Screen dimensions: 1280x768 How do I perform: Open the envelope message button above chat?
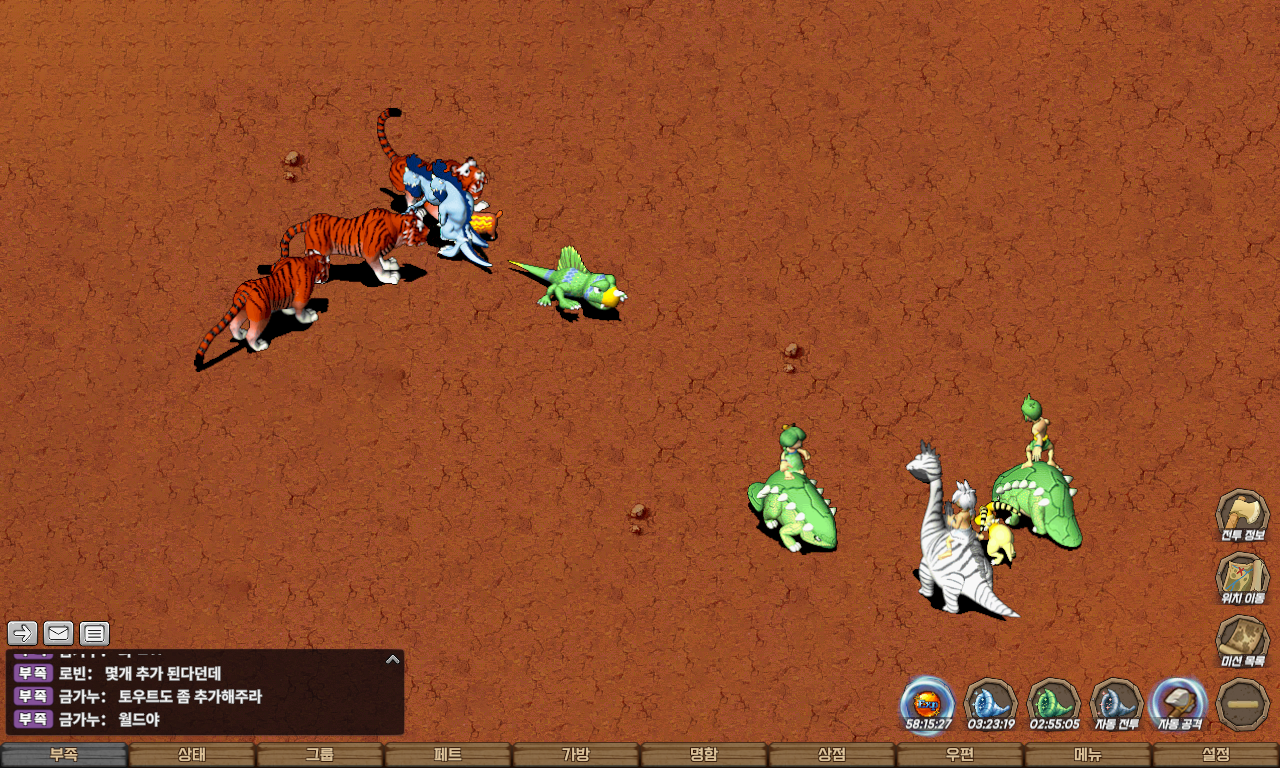coord(59,632)
